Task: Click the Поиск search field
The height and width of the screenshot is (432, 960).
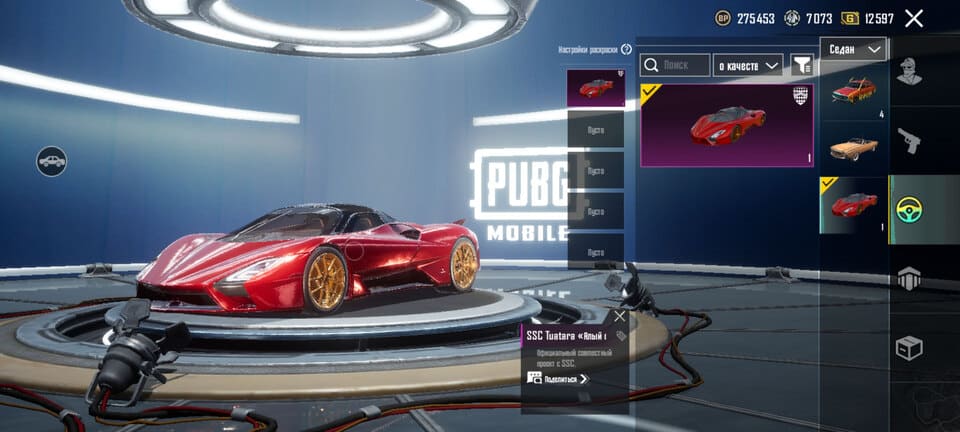Action: pyautogui.click(x=675, y=65)
